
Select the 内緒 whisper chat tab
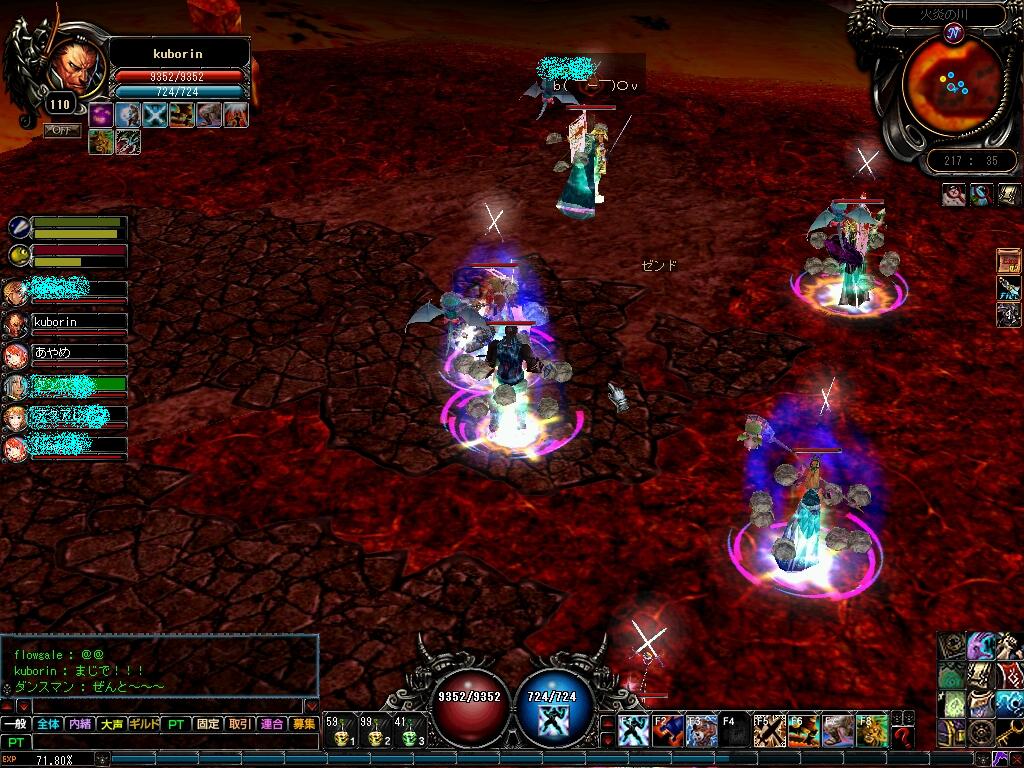tap(80, 724)
